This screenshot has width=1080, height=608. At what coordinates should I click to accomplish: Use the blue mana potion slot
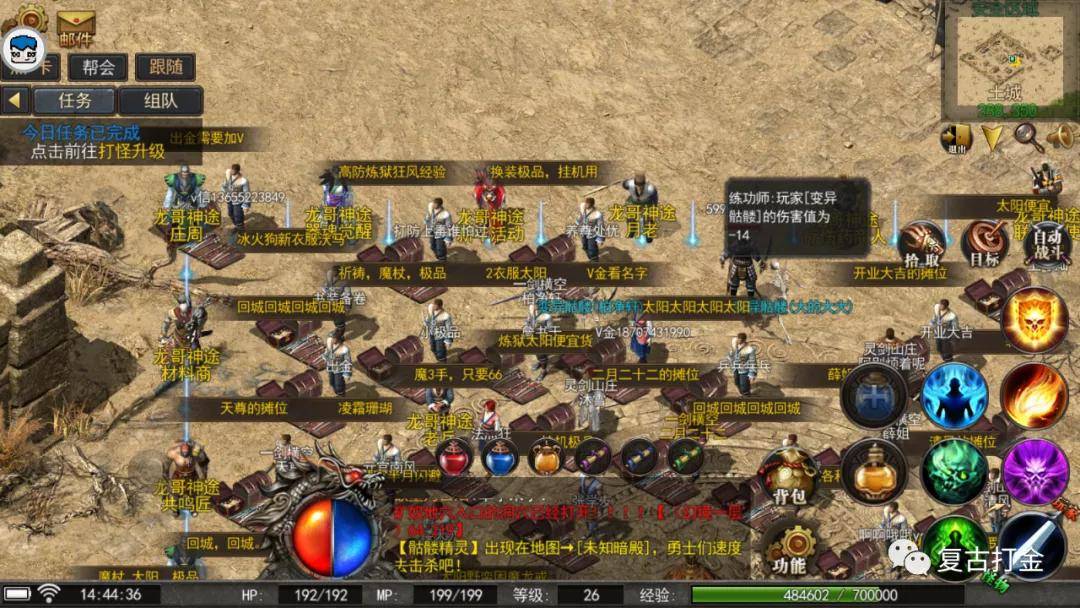click(x=500, y=458)
